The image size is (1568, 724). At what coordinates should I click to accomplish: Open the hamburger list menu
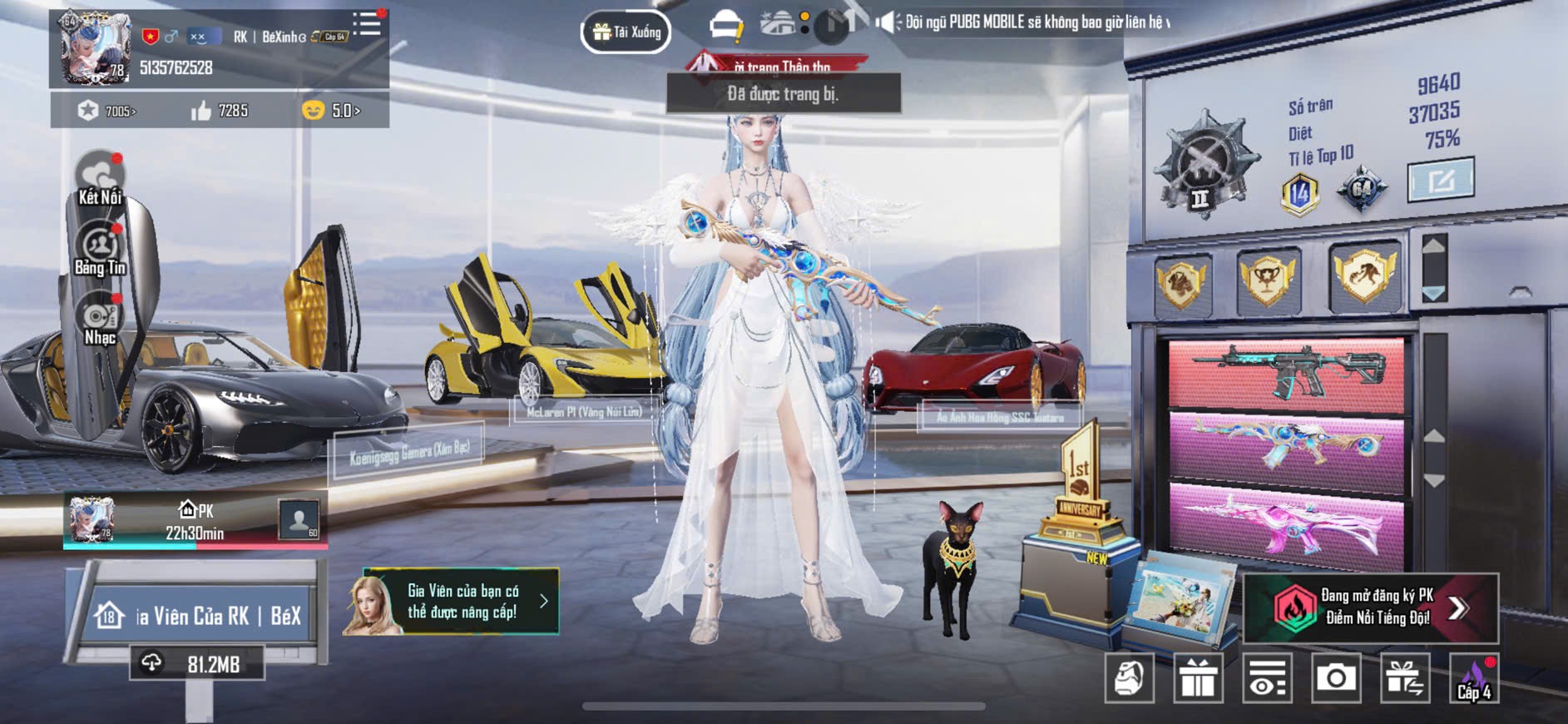(366, 23)
